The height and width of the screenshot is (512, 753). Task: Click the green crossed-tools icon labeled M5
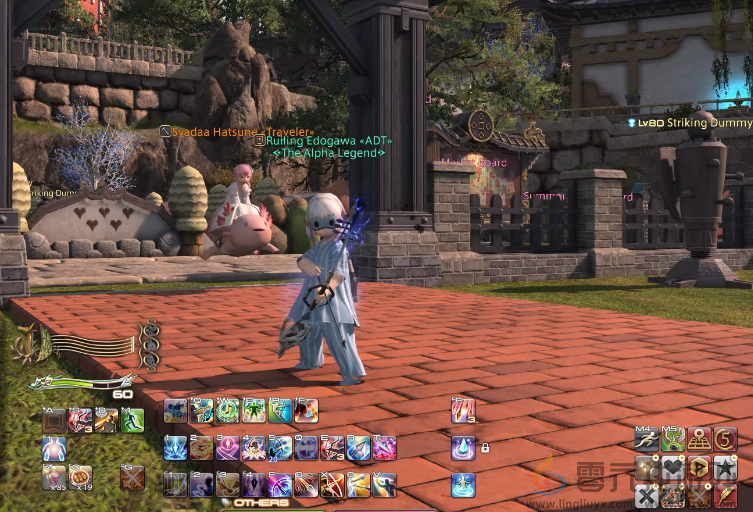673,439
